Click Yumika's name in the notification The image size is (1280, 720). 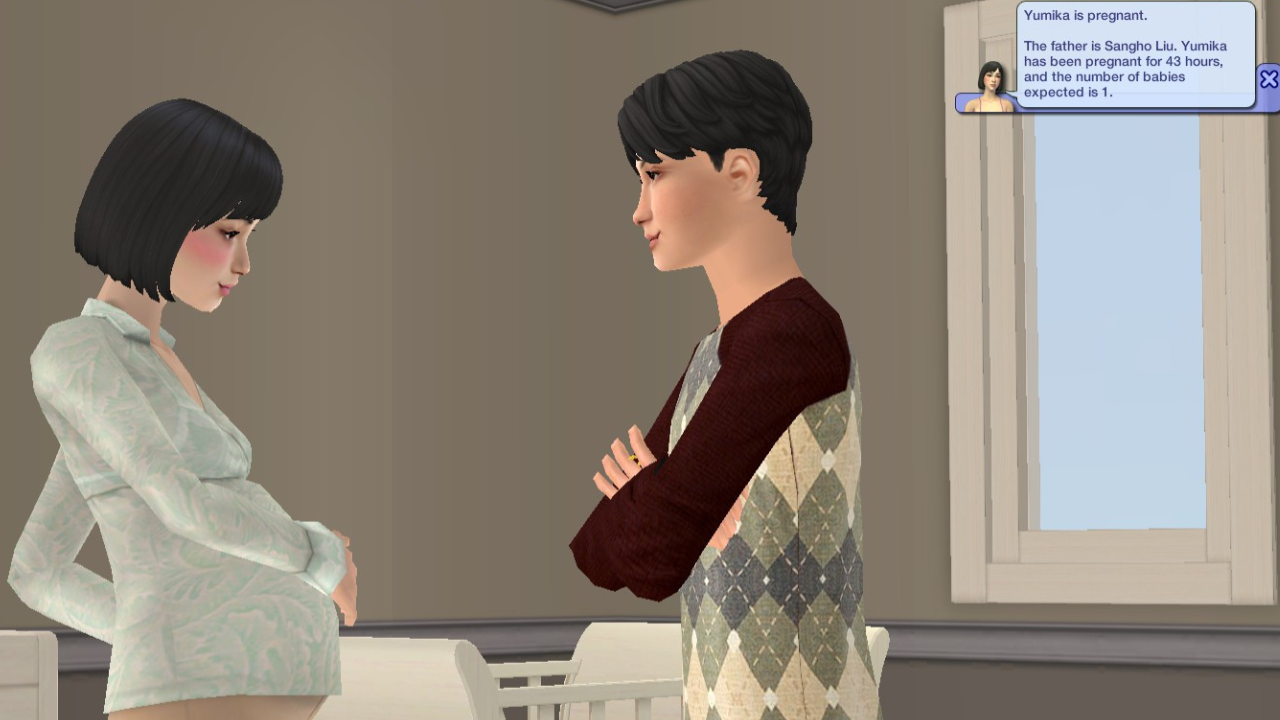pyautogui.click(x=1047, y=15)
